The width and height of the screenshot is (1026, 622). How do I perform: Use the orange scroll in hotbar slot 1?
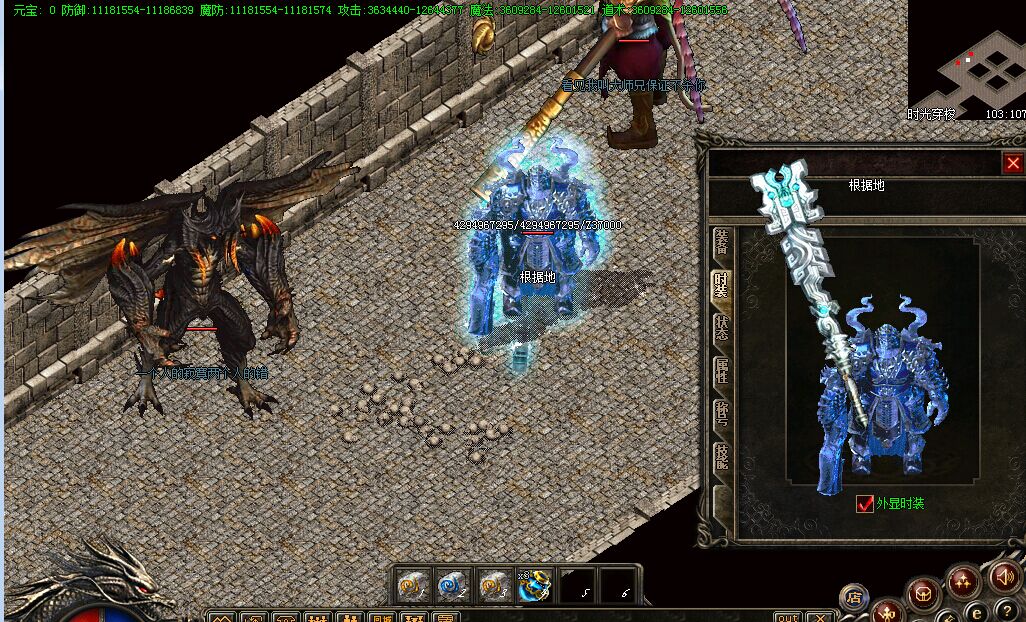coord(411,585)
